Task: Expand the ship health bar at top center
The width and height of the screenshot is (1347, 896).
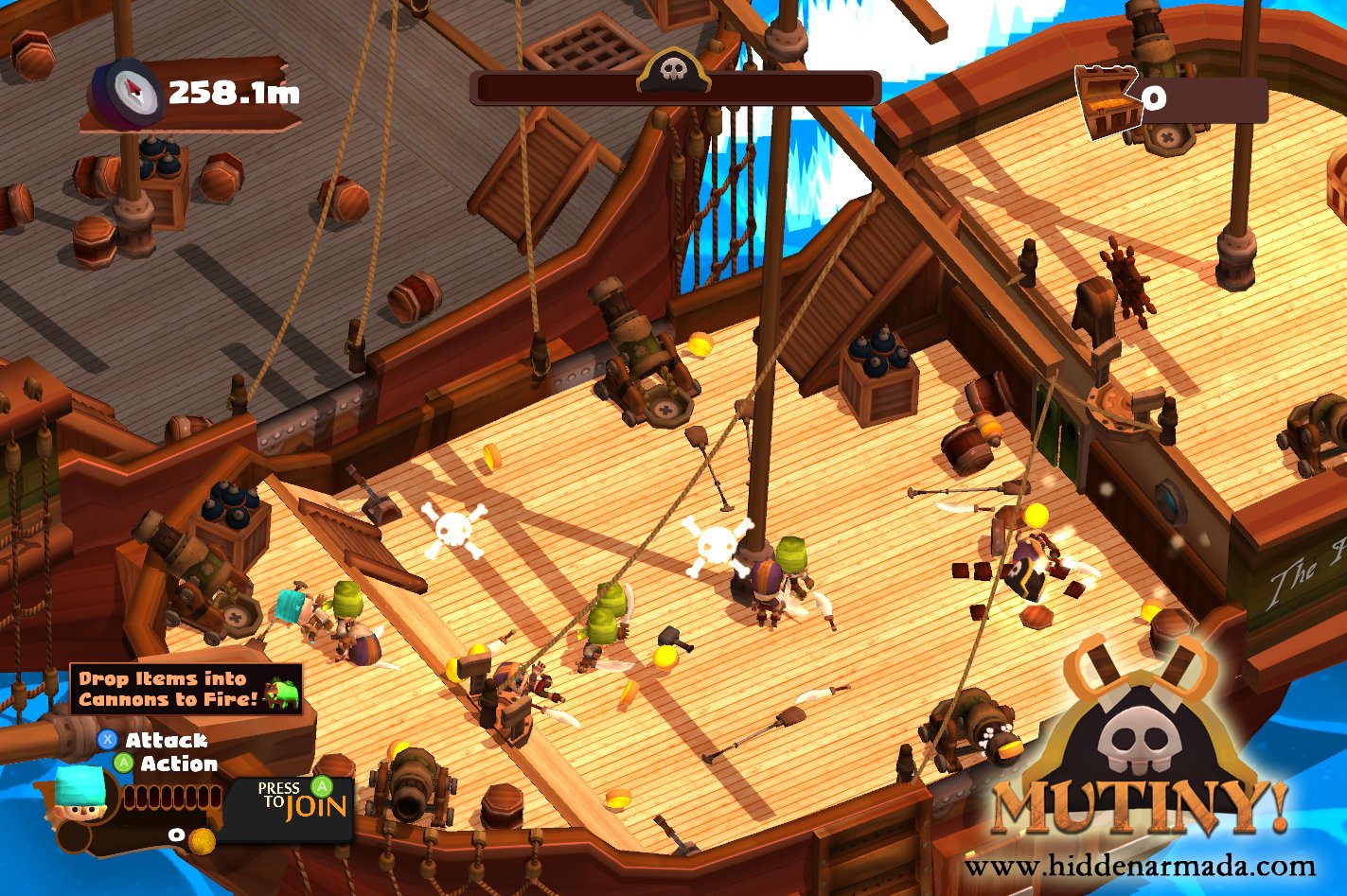Action: (x=673, y=90)
